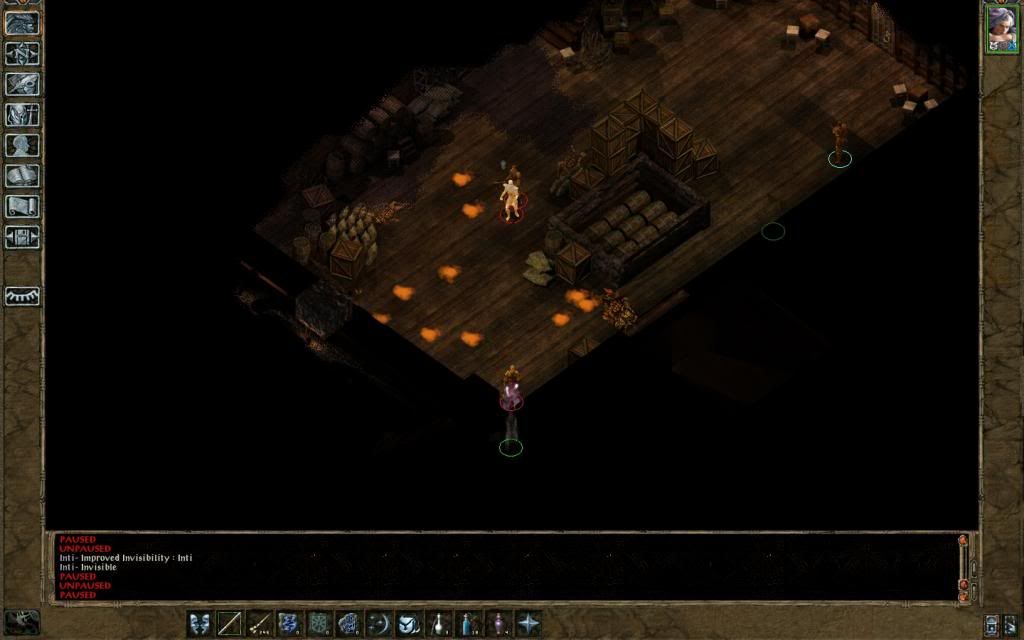Image resolution: width=1024 pixels, height=640 pixels.
Task: Equip the arrow ammunition slot
Action: coord(260,623)
